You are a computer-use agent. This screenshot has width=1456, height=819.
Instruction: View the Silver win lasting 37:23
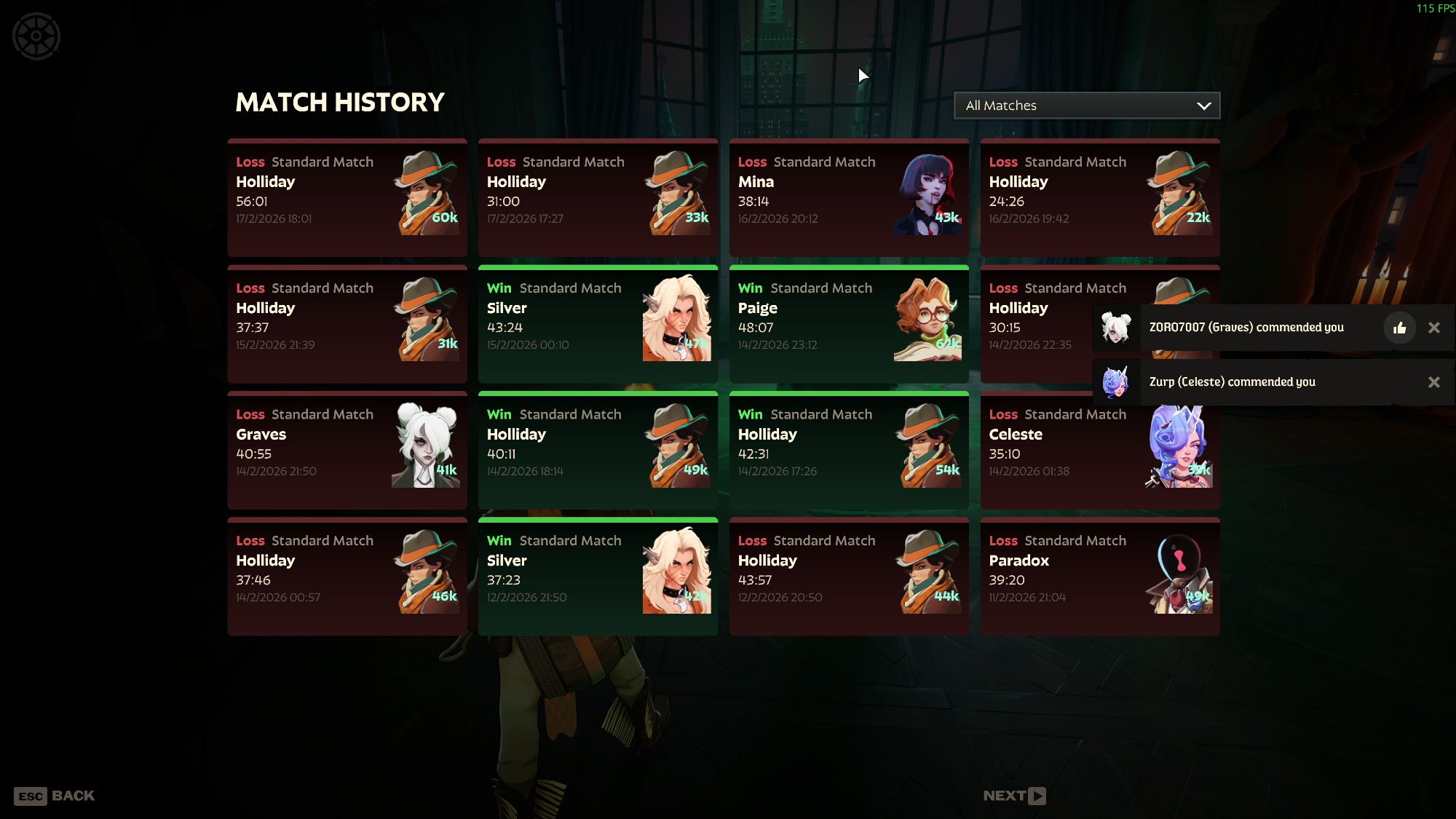(598, 576)
